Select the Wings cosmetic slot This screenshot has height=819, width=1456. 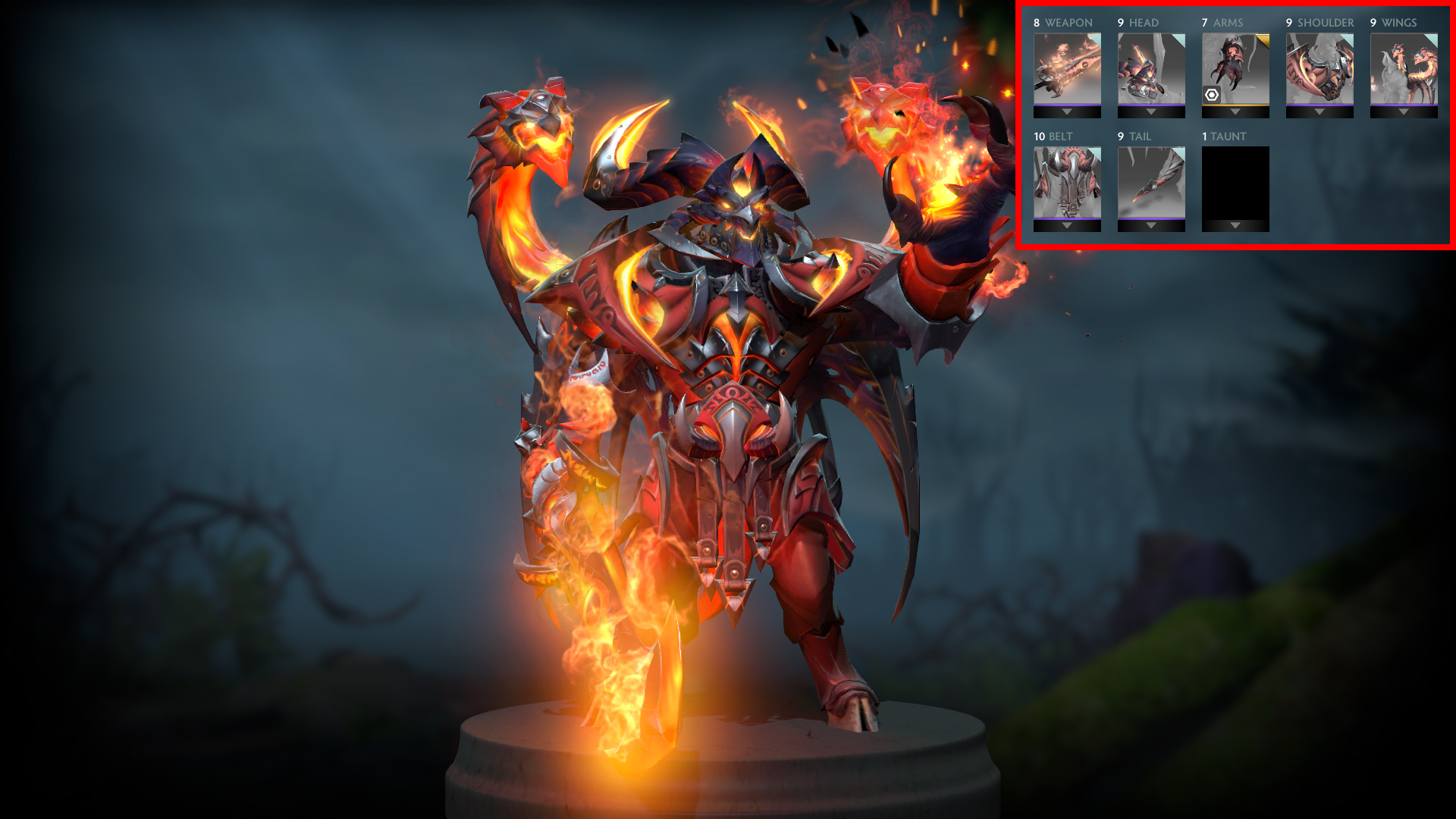[x=1404, y=68]
